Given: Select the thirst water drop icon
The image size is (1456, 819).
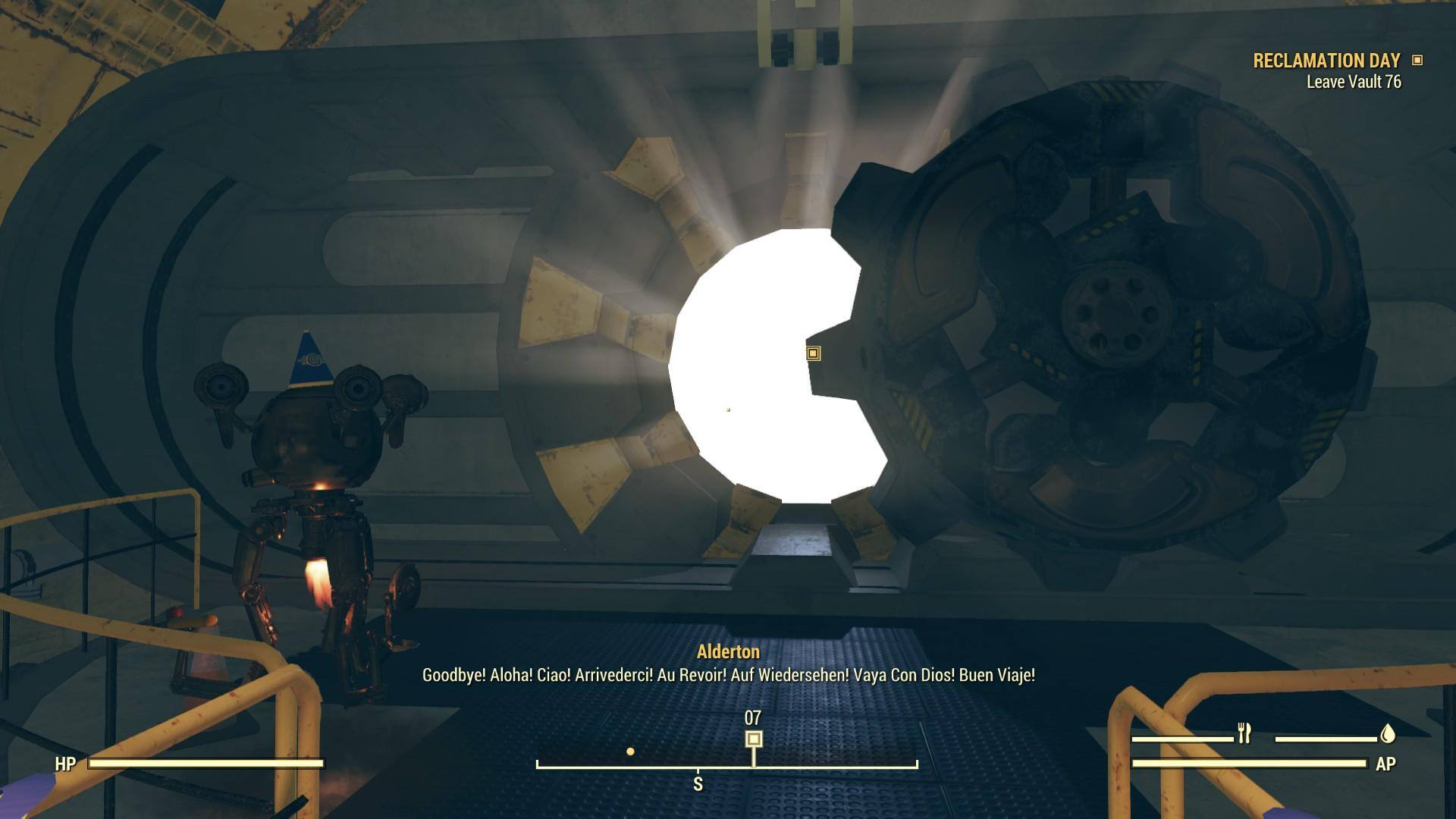Looking at the screenshot, I should (1388, 733).
